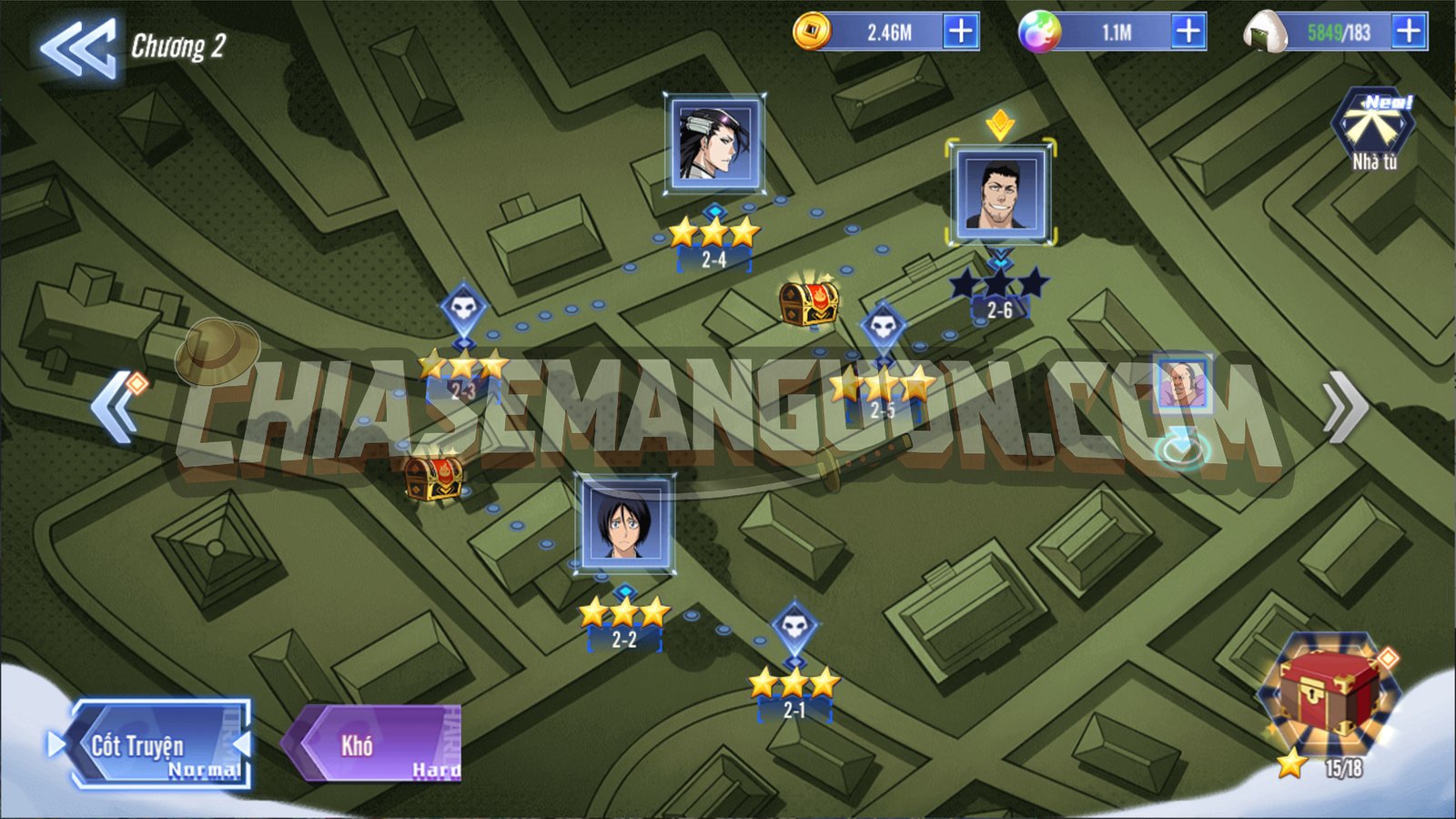
Task: Add rainbow gems with the plus button
Action: (x=1188, y=32)
